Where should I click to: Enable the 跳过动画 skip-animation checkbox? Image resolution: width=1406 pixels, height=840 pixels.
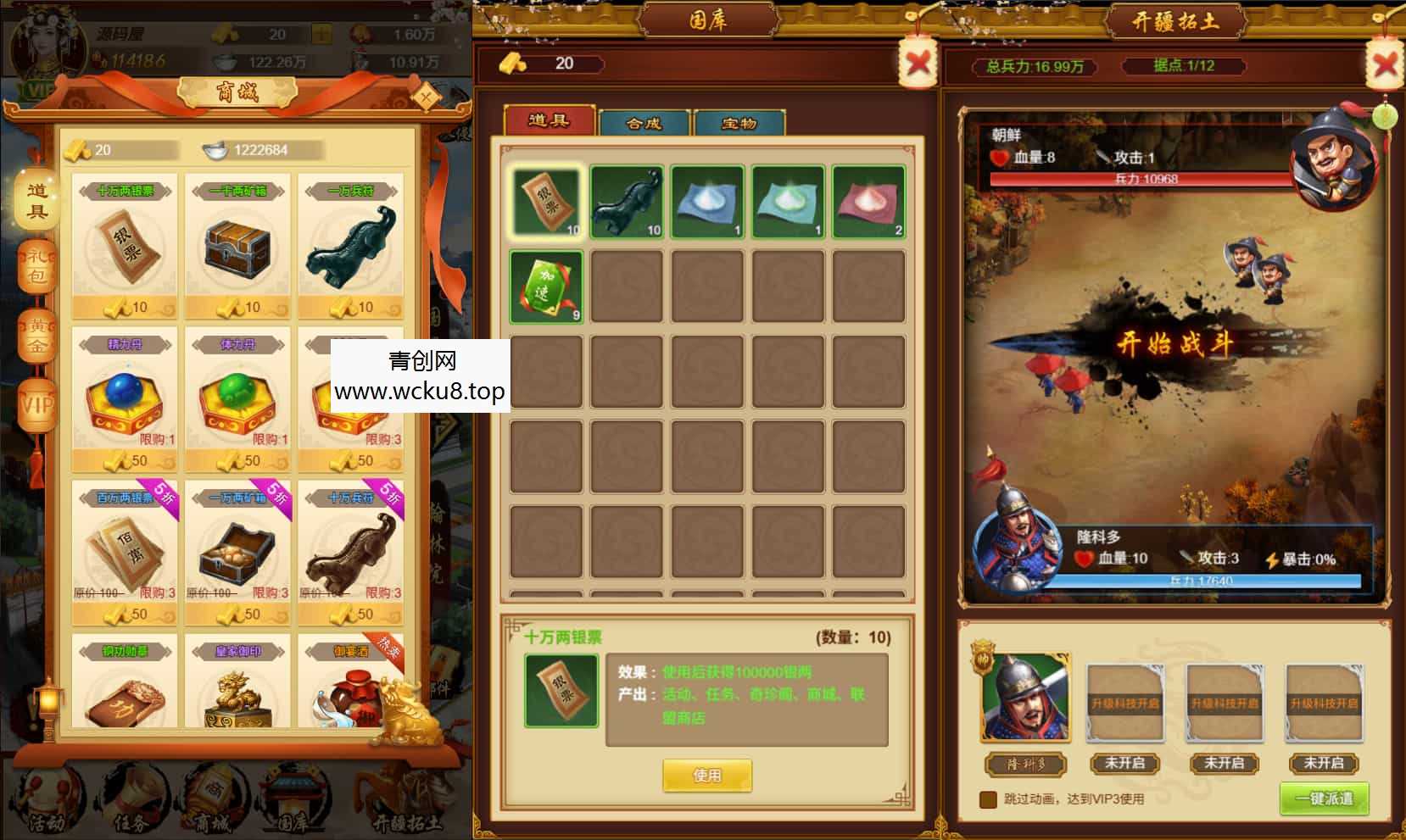click(986, 798)
